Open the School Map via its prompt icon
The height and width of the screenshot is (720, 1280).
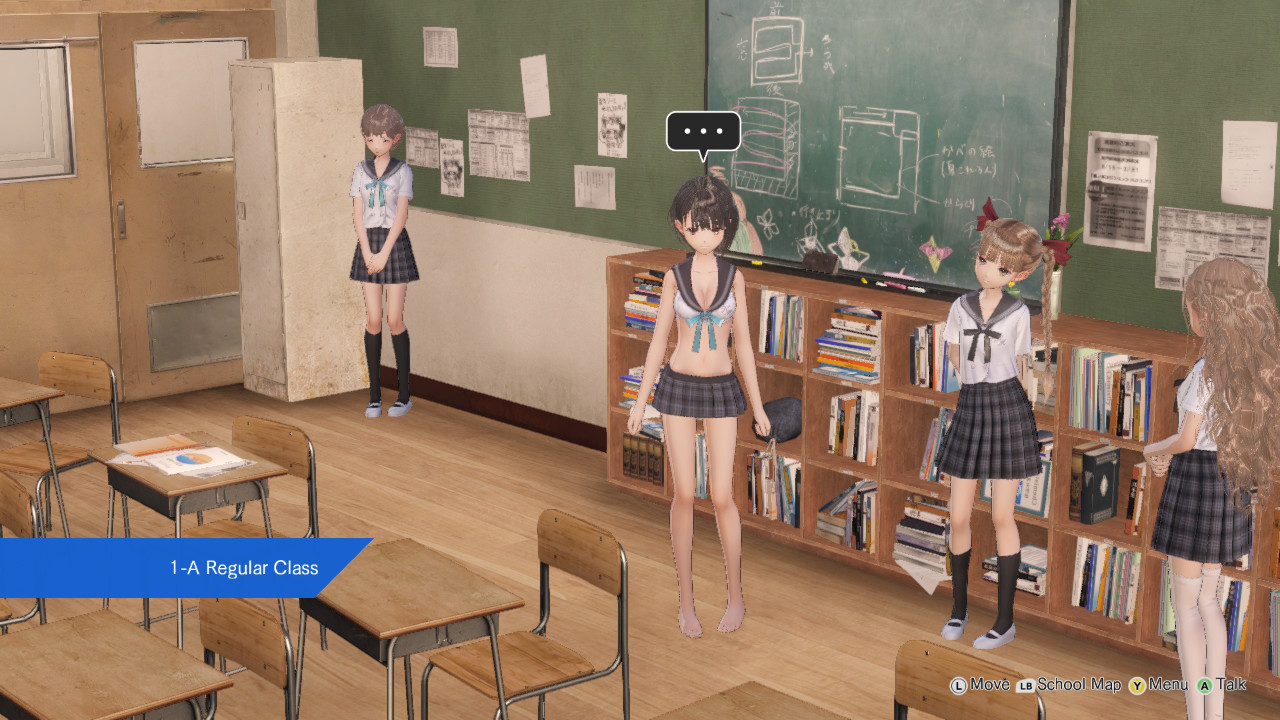[1025, 685]
